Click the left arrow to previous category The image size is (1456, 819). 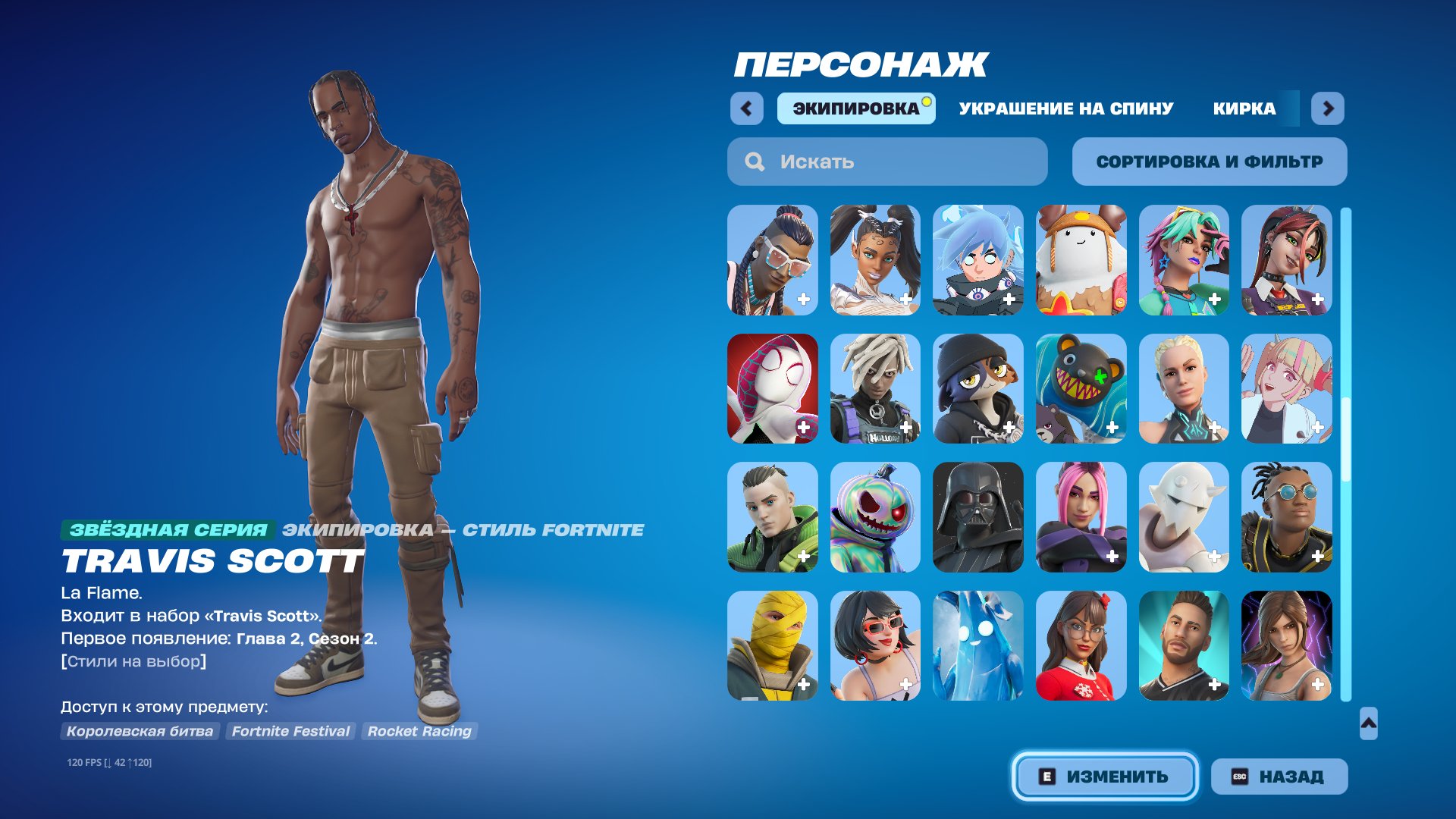point(747,108)
